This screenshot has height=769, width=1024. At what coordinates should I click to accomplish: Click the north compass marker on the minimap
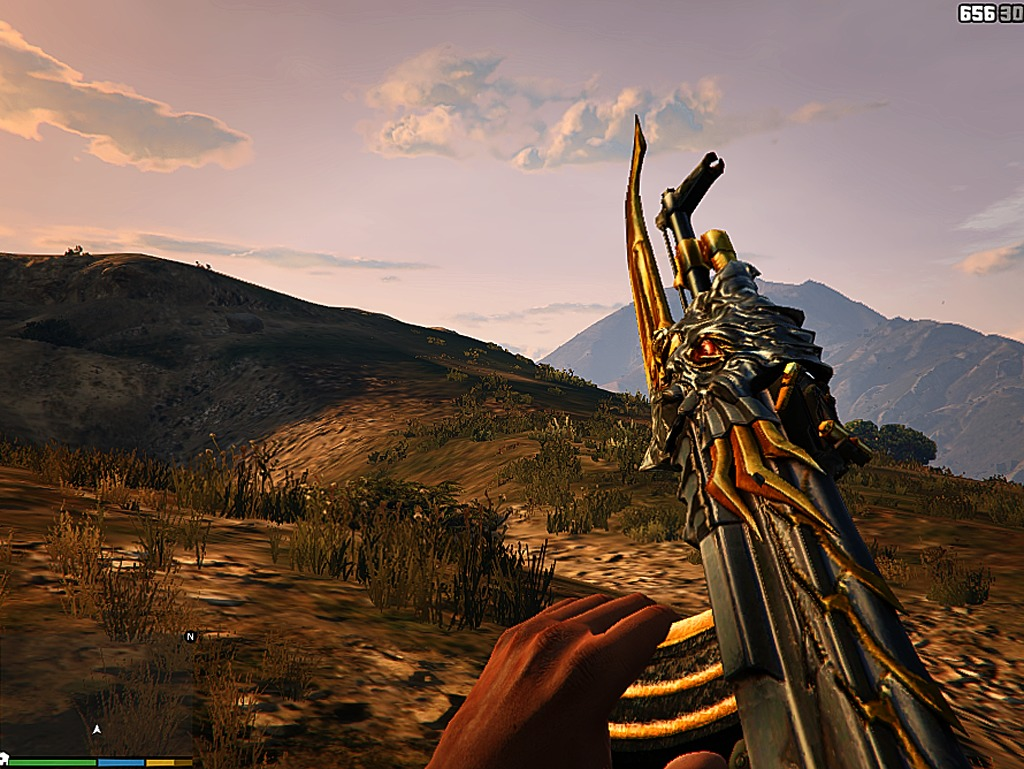tap(190, 636)
